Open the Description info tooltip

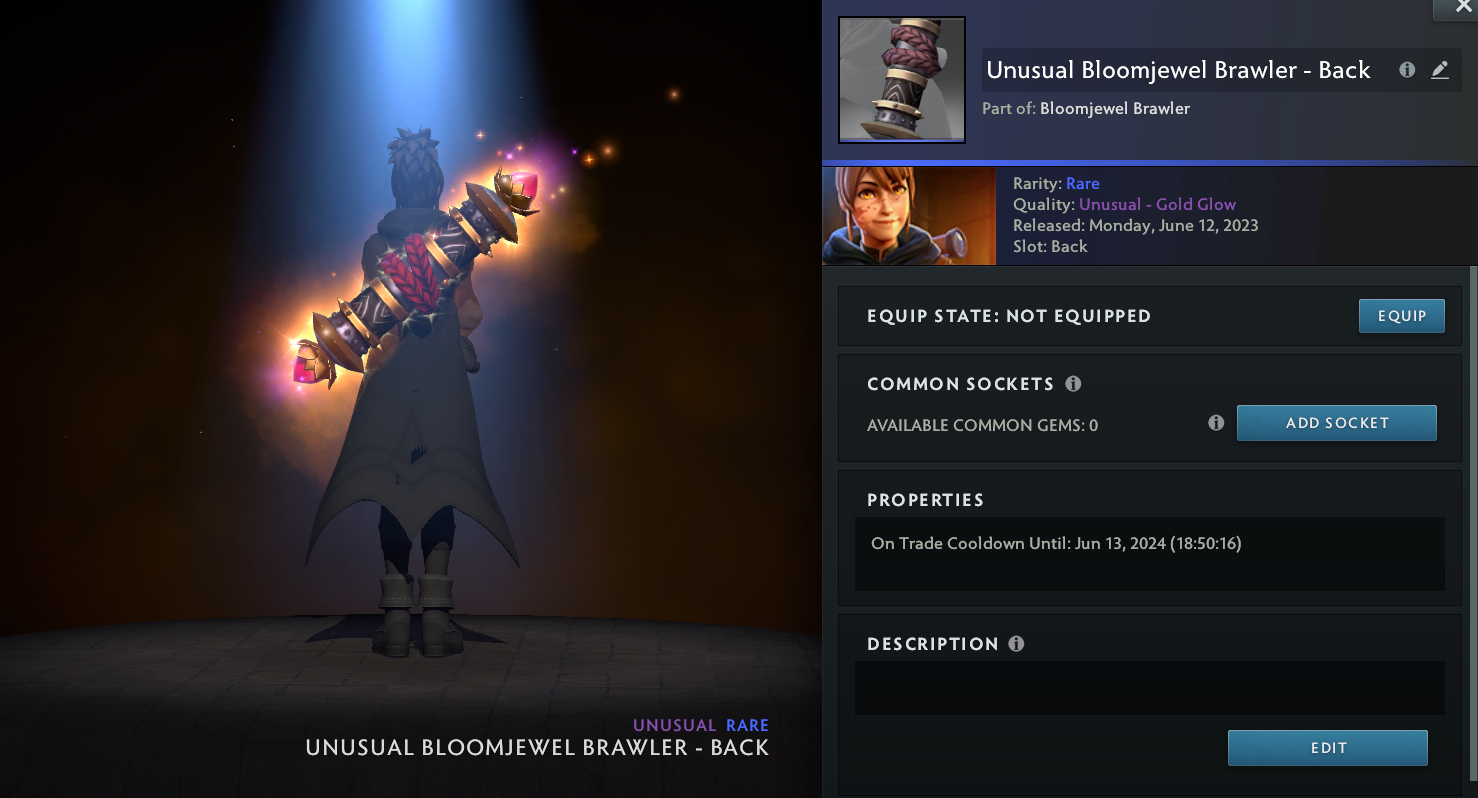(x=1016, y=644)
